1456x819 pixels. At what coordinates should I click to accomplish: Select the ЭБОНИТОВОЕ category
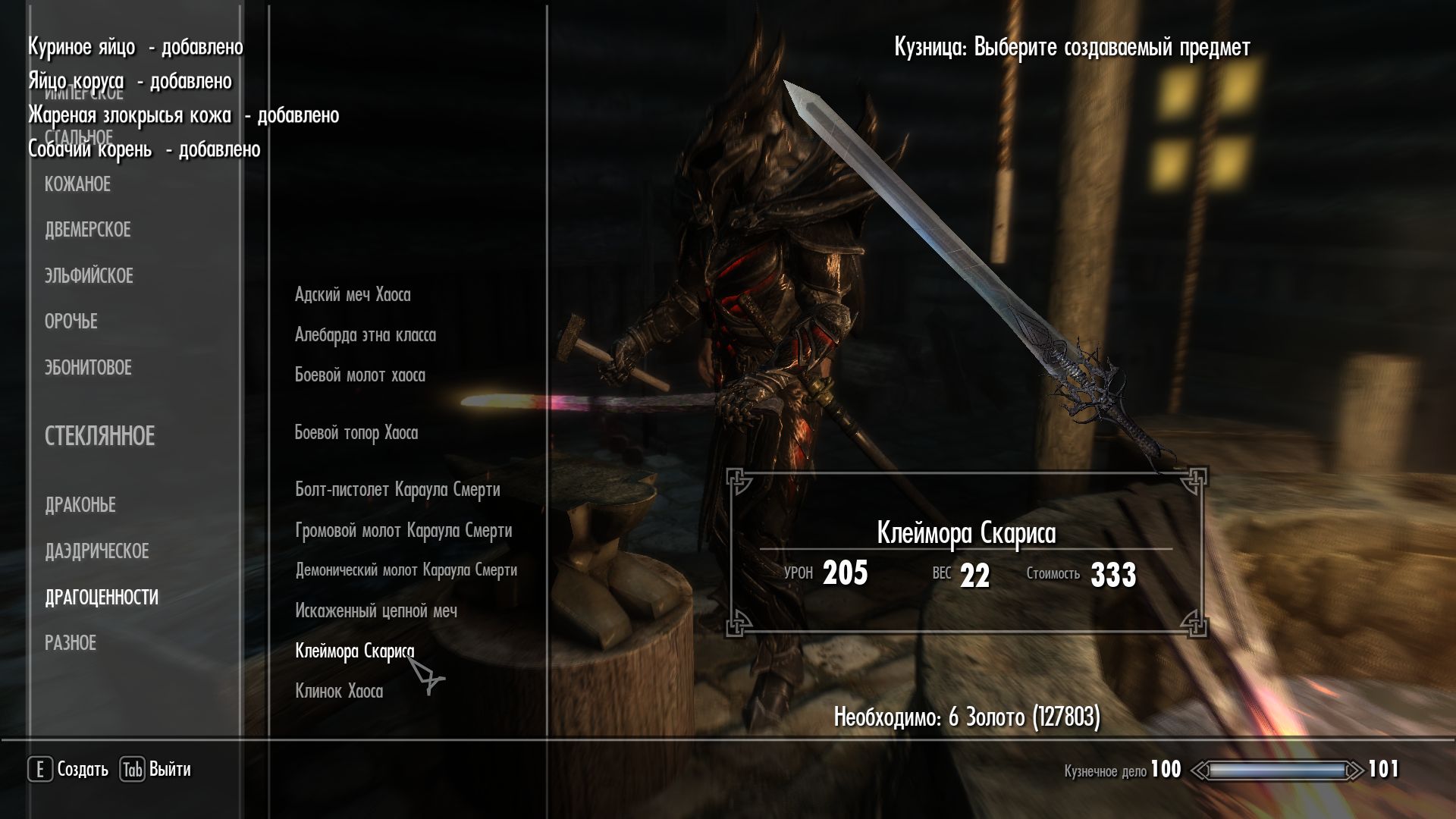[88, 368]
